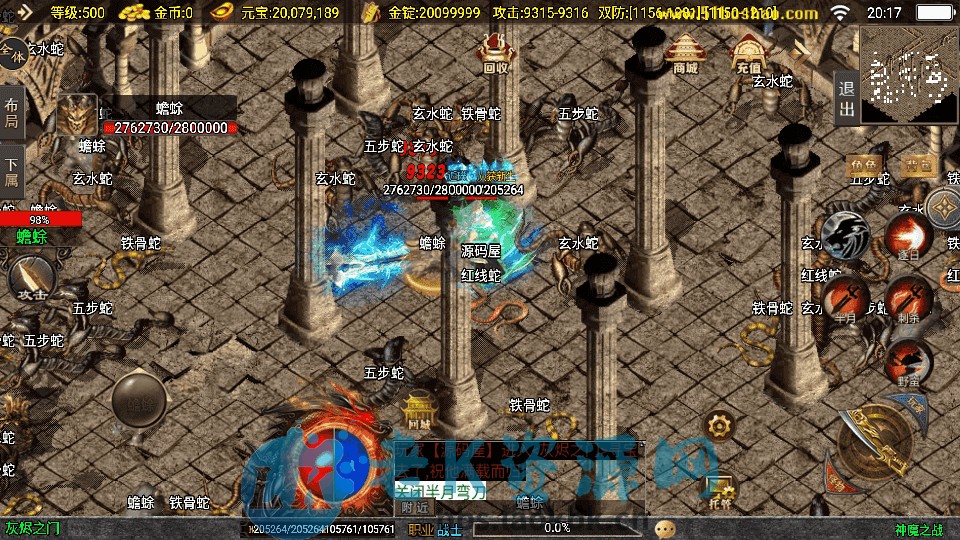Tap the 退出 exit button
Image resolution: width=960 pixels, height=540 pixels.
click(x=846, y=99)
